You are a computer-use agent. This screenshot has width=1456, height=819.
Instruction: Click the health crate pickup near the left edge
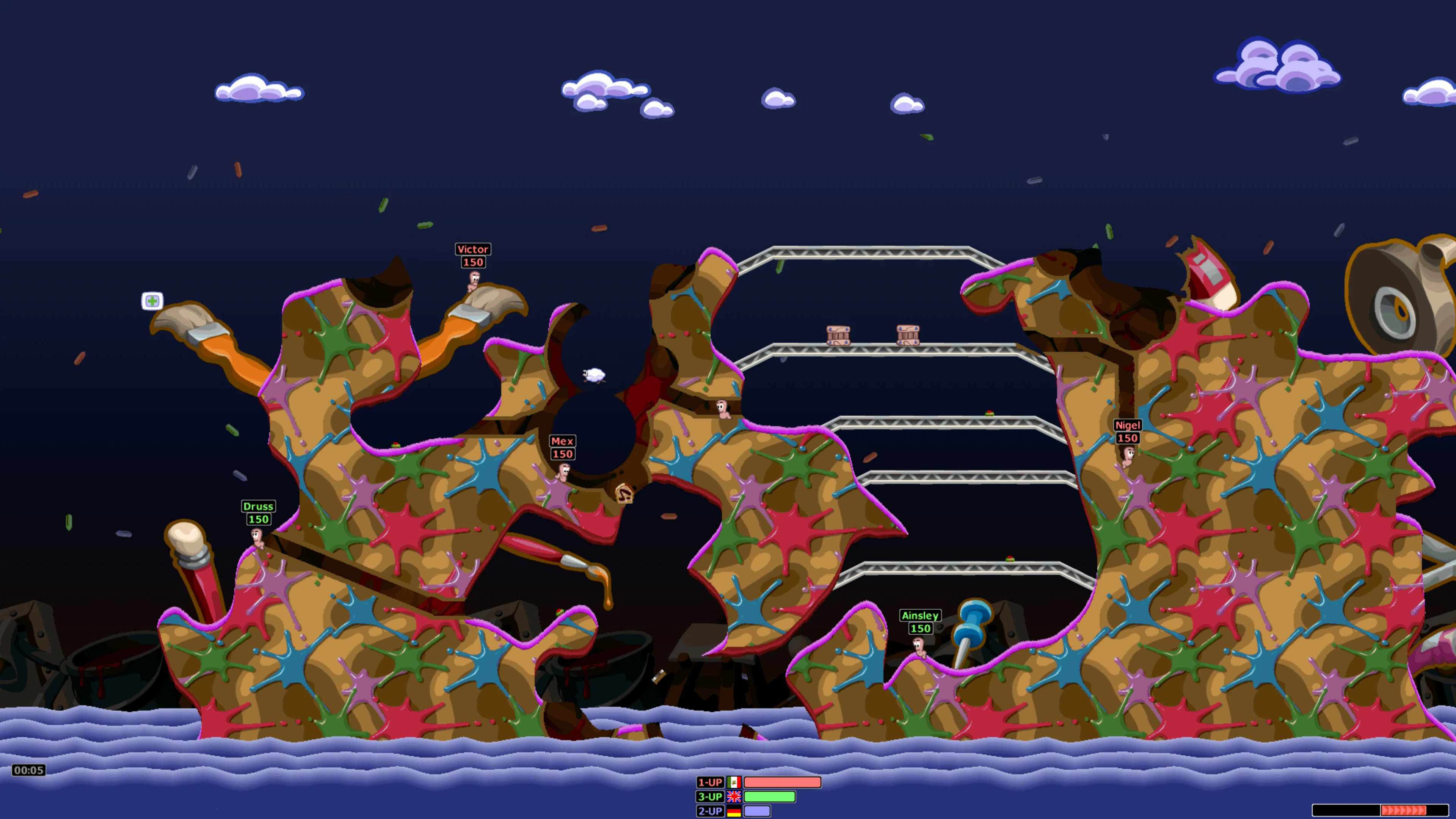152,302
